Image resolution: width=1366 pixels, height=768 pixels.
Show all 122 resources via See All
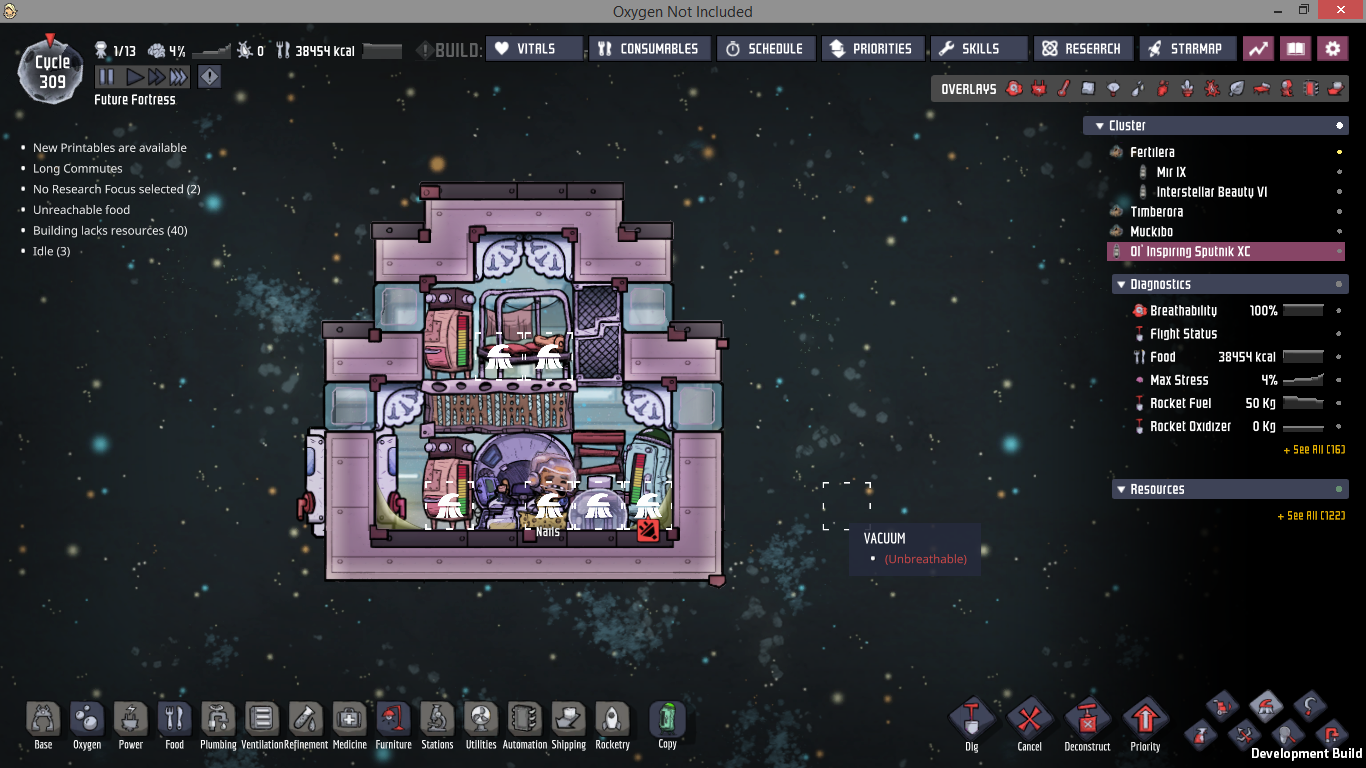1310,516
